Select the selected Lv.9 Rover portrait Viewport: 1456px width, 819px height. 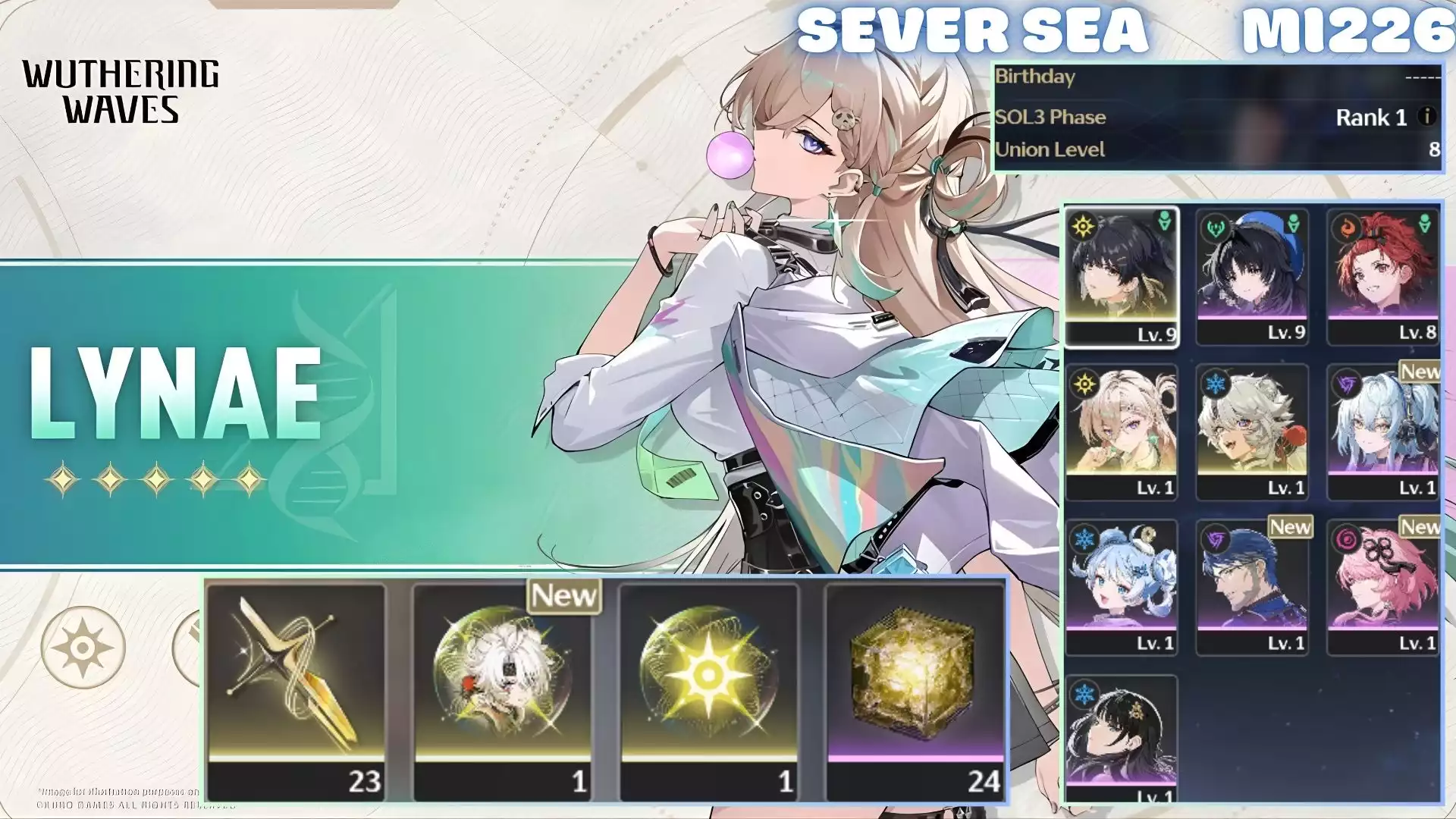[1122, 273]
